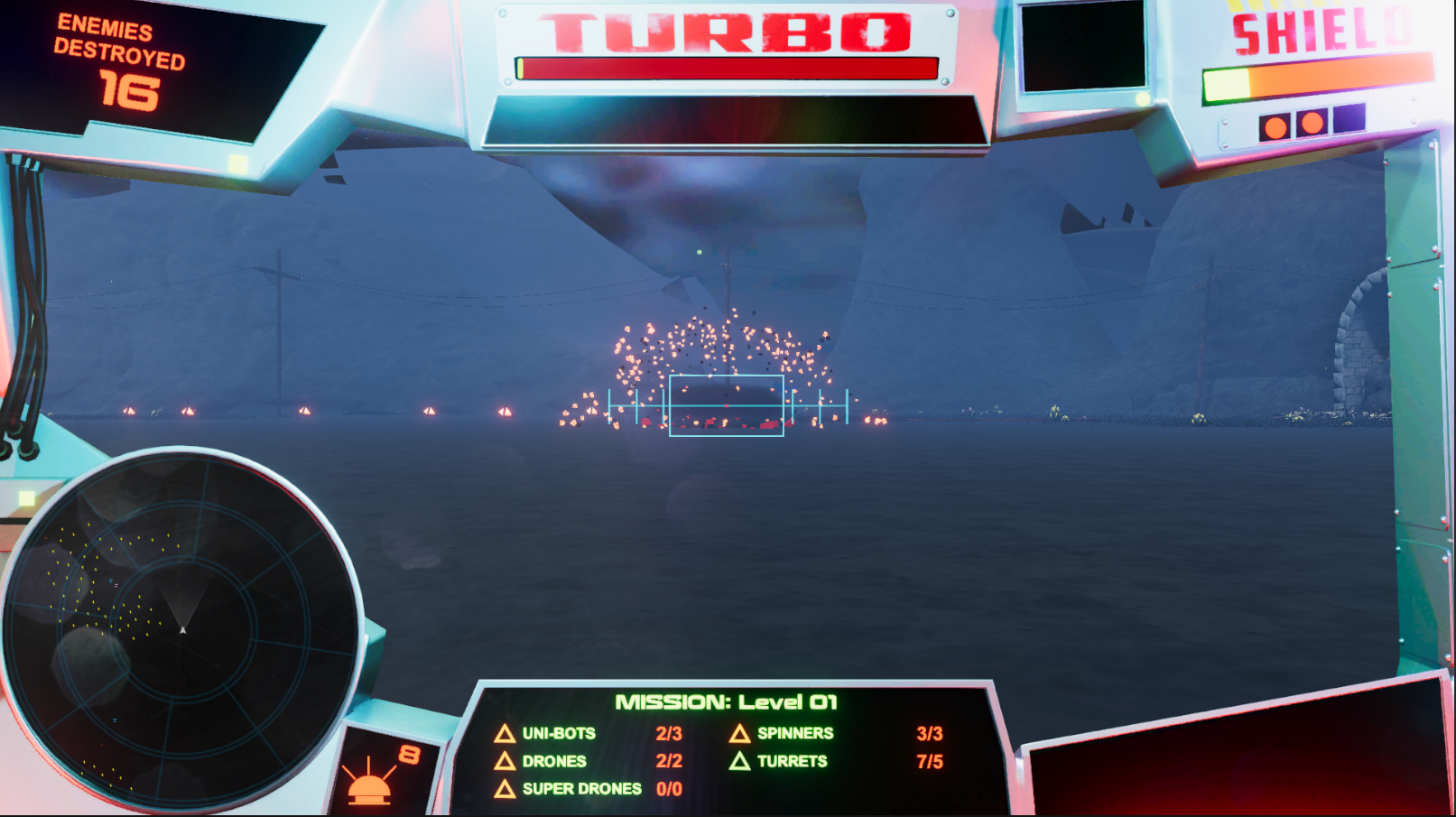
Task: Expand the MISSION: Level 01 panel
Action: (x=729, y=700)
